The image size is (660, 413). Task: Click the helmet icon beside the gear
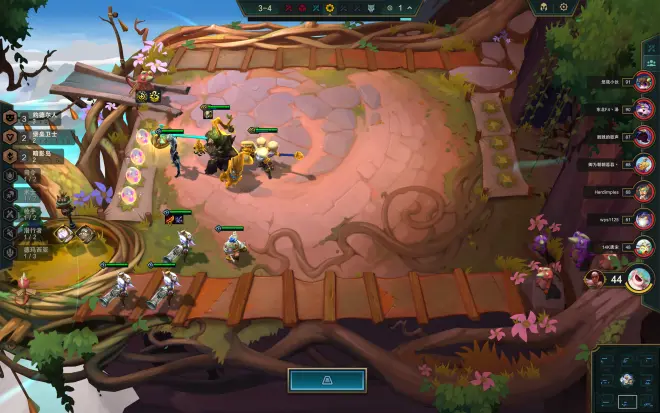coord(544,7)
